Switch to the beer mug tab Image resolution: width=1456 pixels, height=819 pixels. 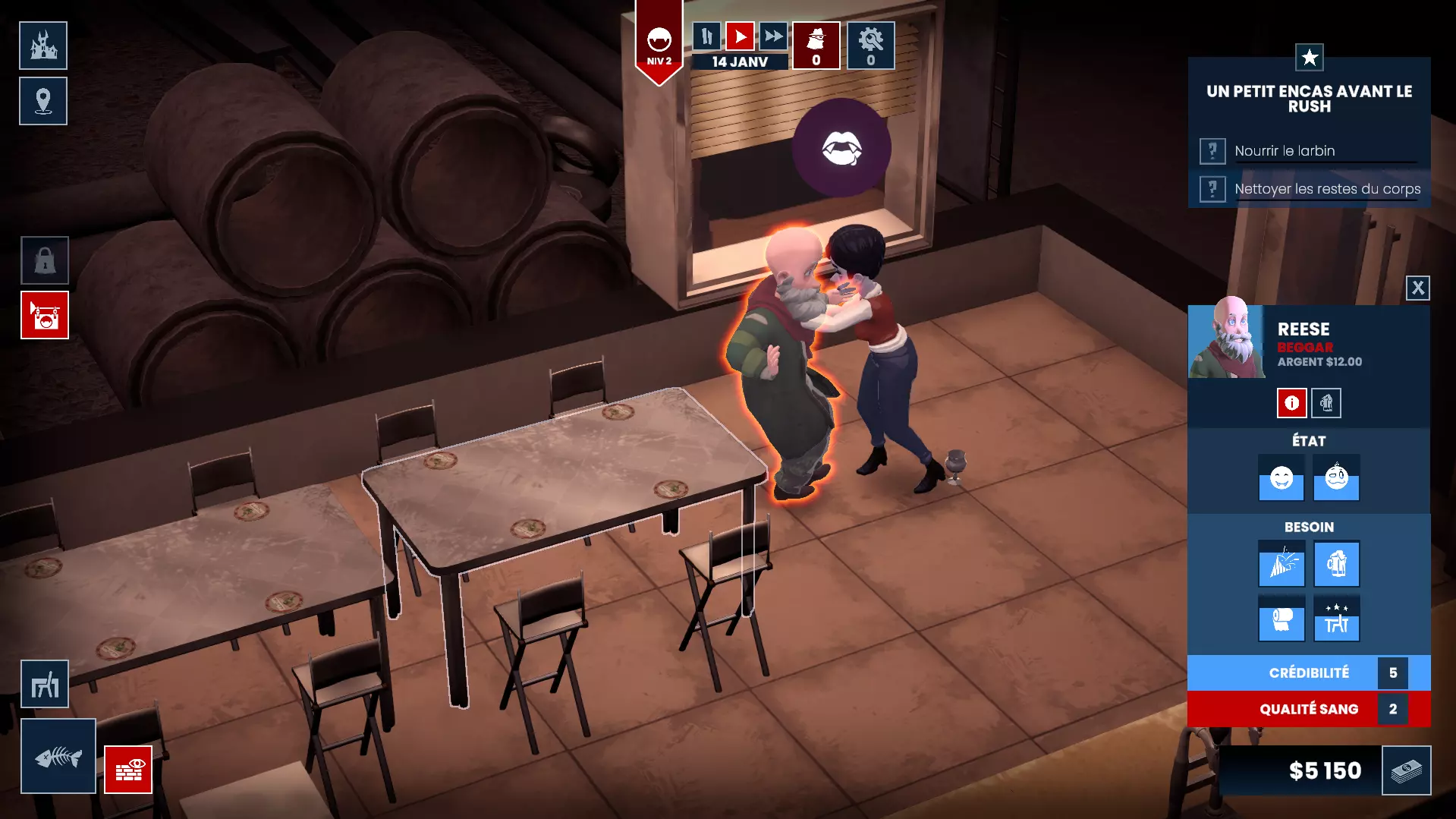[x=1326, y=403]
